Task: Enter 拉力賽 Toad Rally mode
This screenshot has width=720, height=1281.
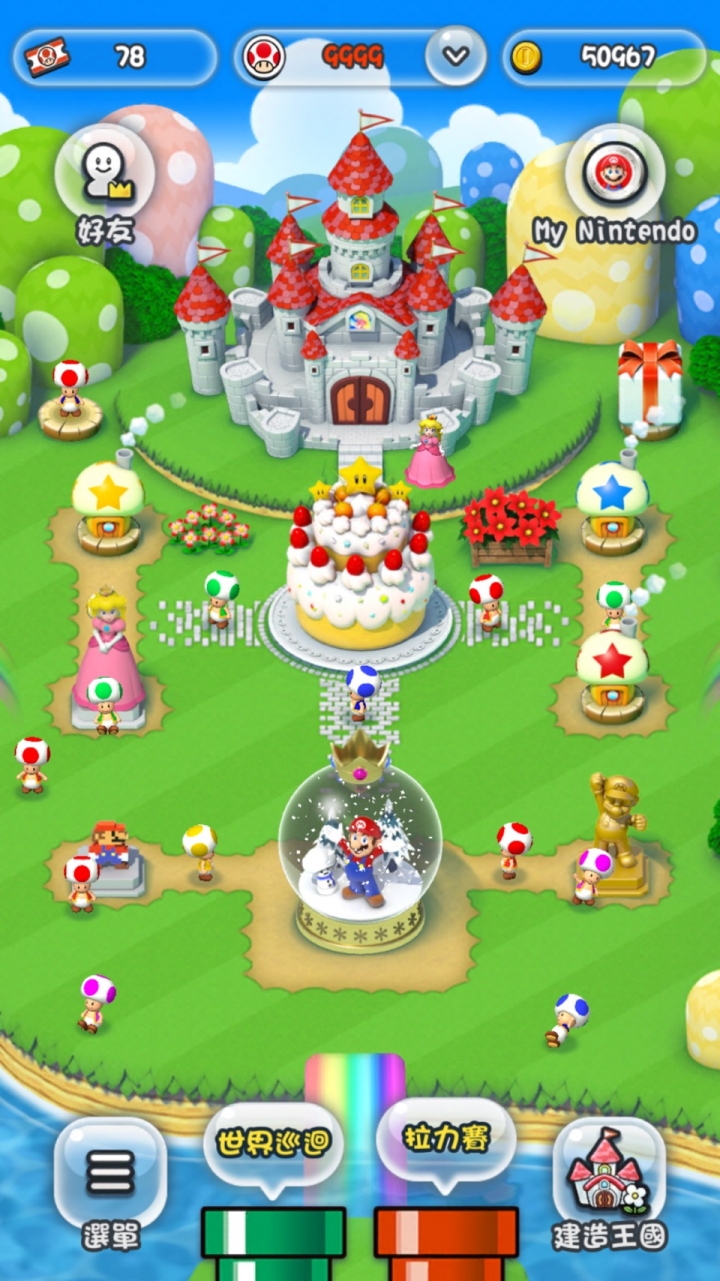Action: 446,1140
